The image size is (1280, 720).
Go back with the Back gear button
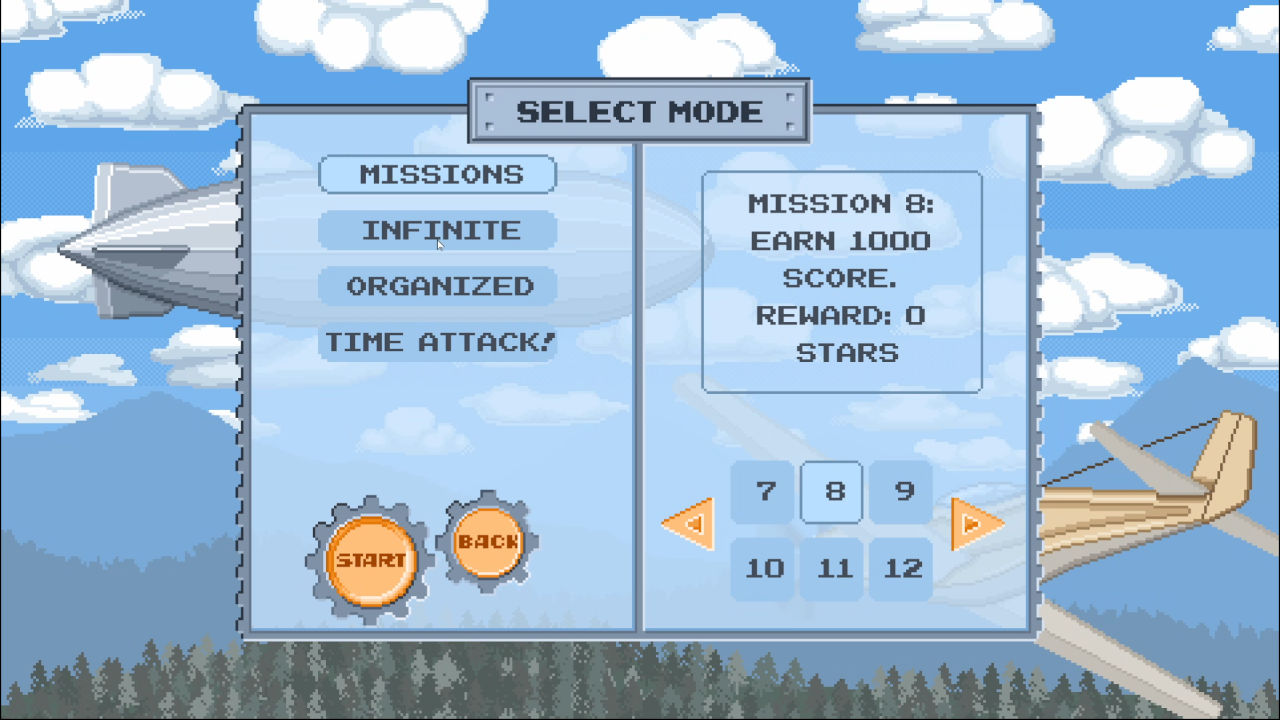tap(488, 542)
